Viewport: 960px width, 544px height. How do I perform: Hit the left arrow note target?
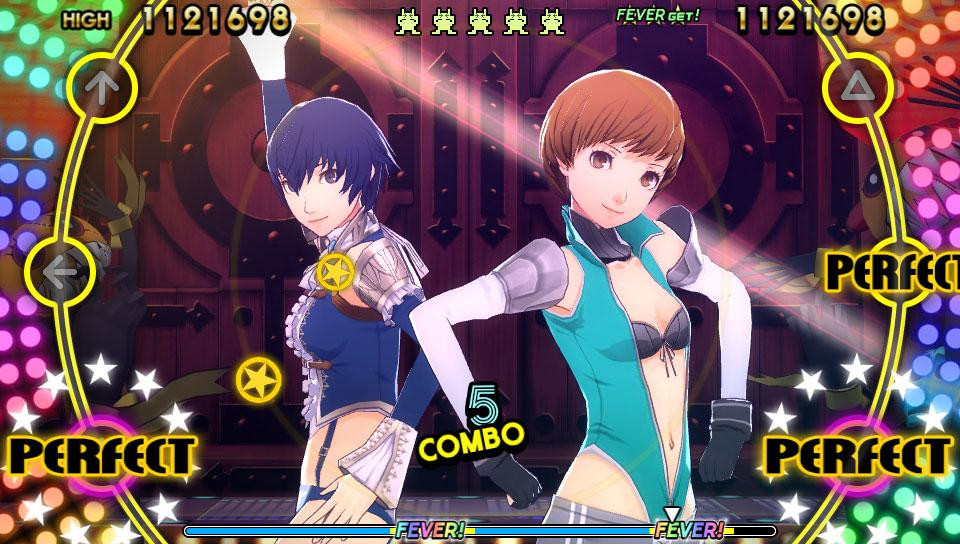coord(60,270)
